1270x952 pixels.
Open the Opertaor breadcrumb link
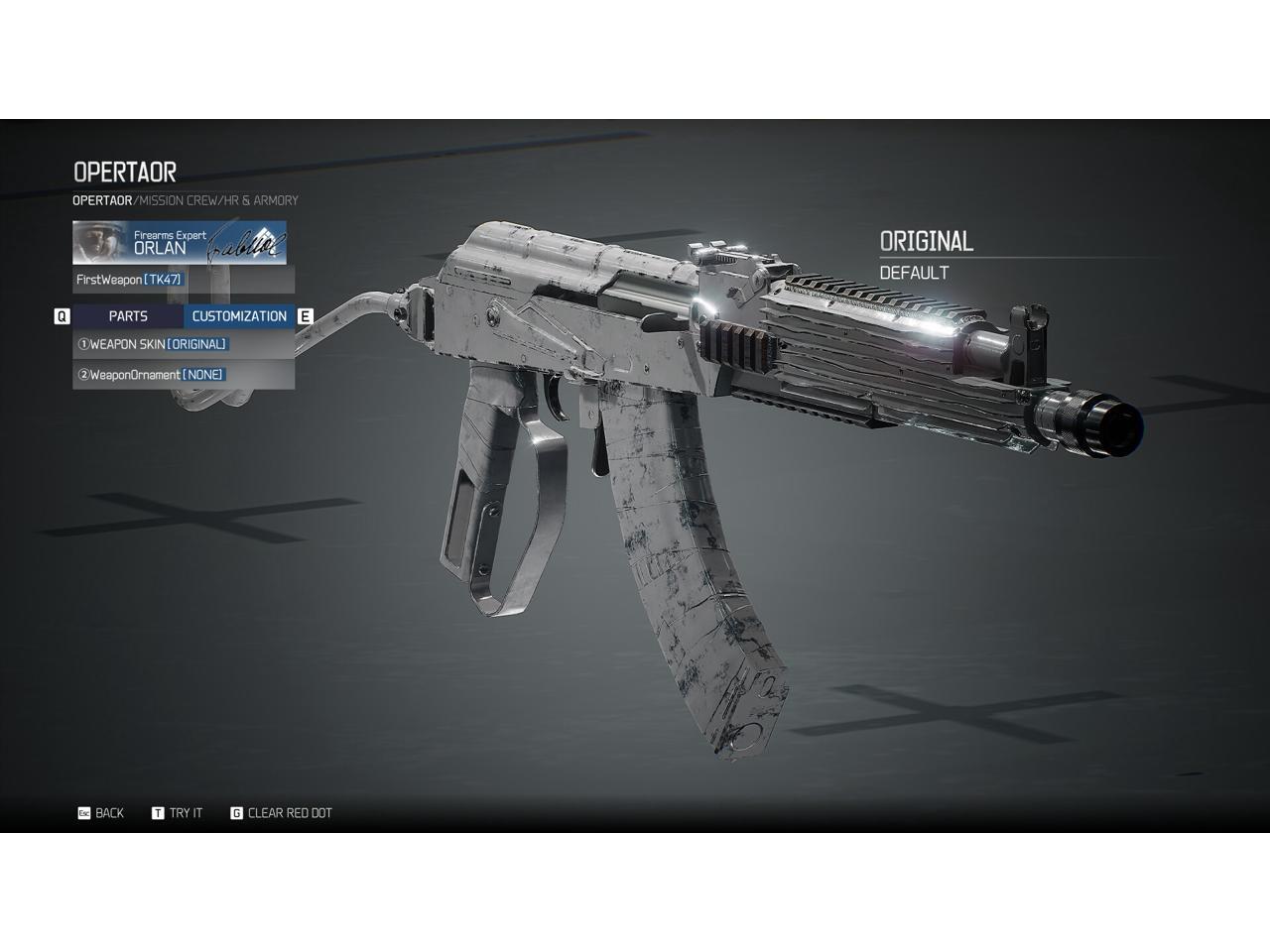click(x=102, y=200)
